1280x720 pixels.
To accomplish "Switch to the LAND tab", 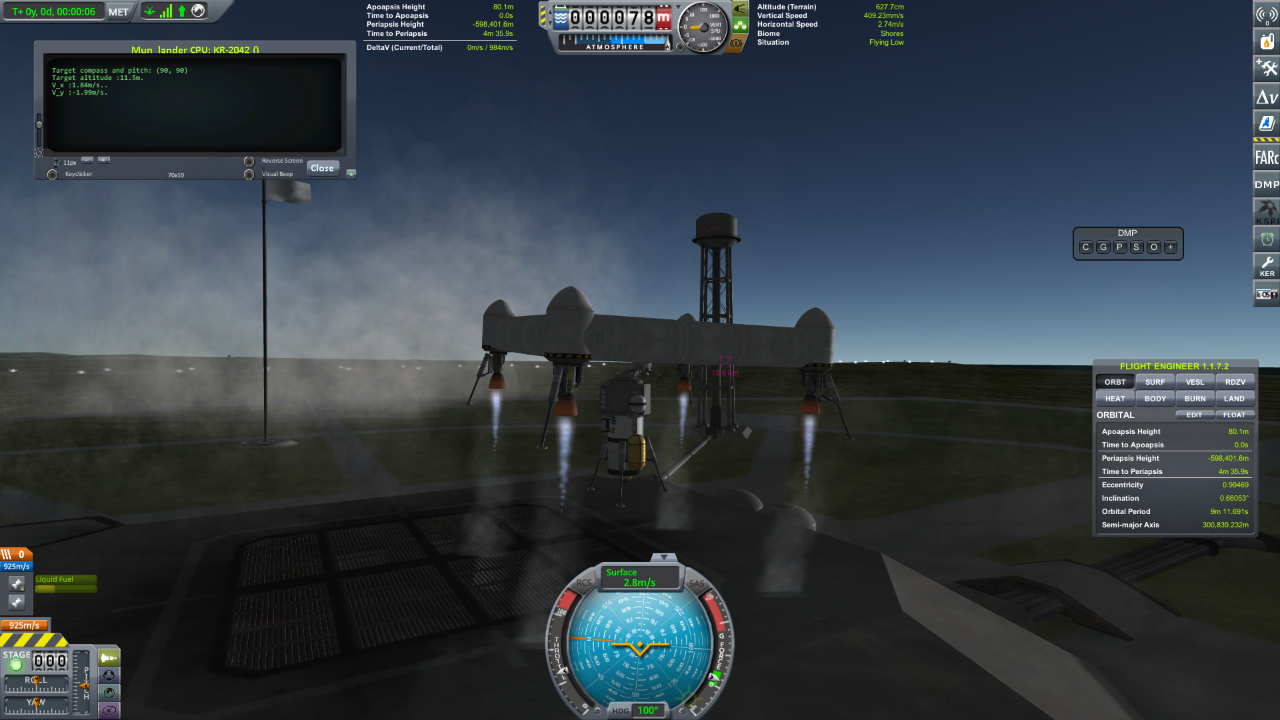I will (x=1234, y=398).
